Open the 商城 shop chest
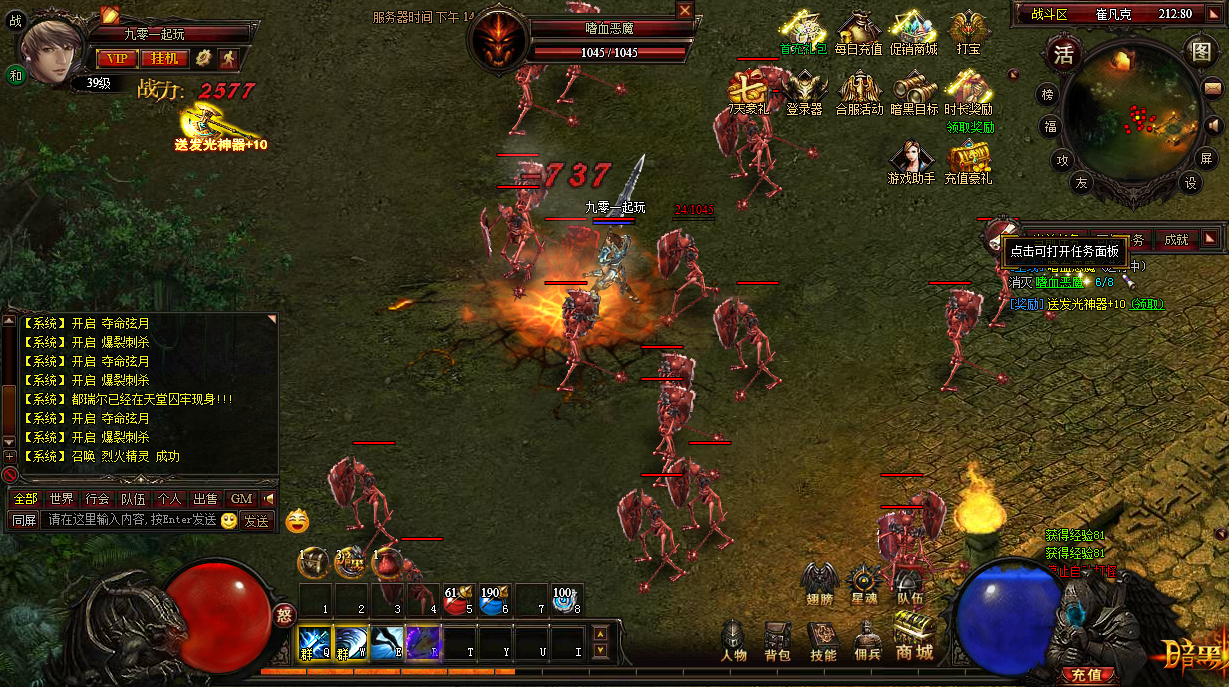The image size is (1229, 687). (x=913, y=638)
